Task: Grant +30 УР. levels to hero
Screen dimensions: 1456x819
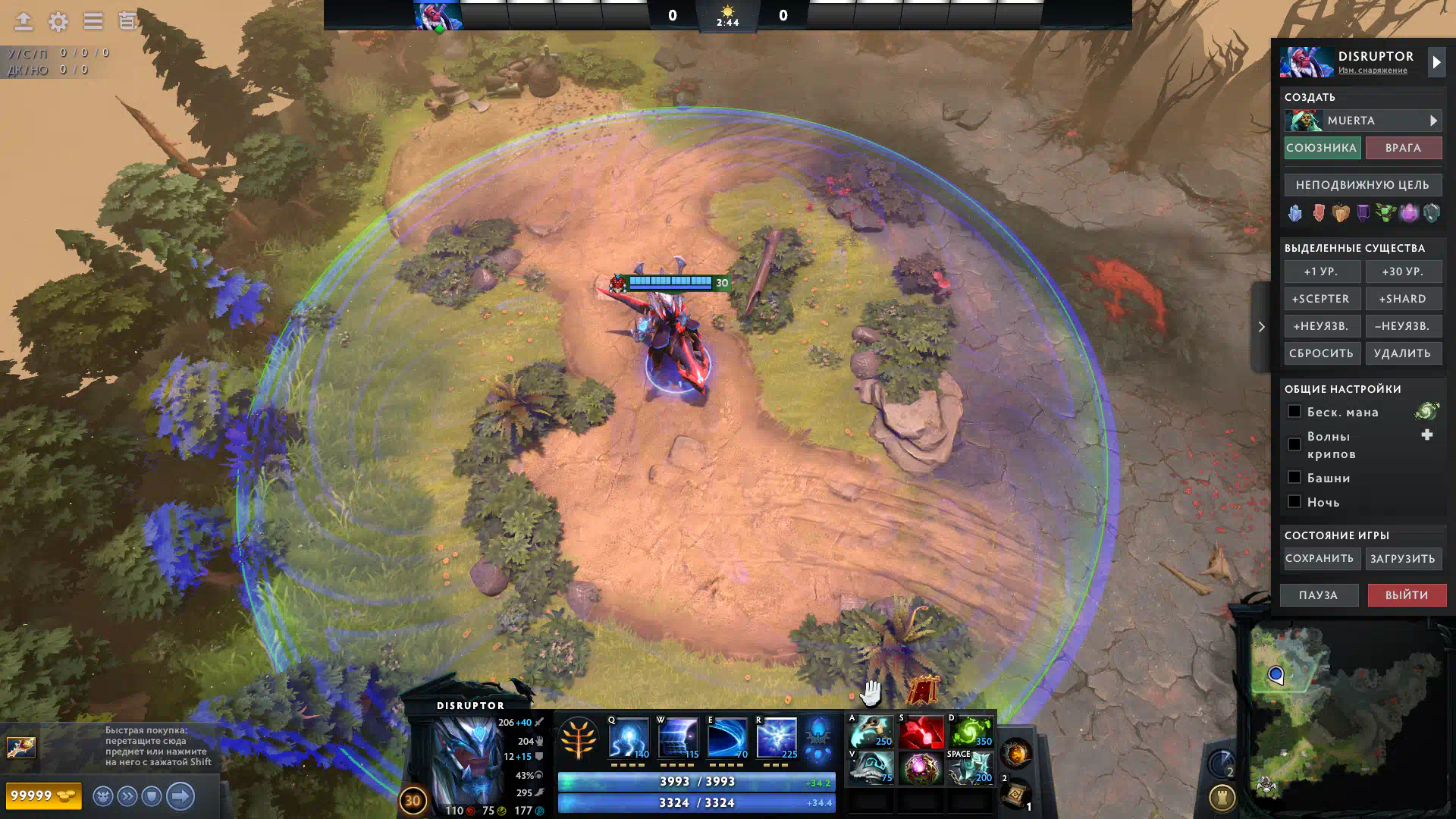Action: [x=1403, y=271]
